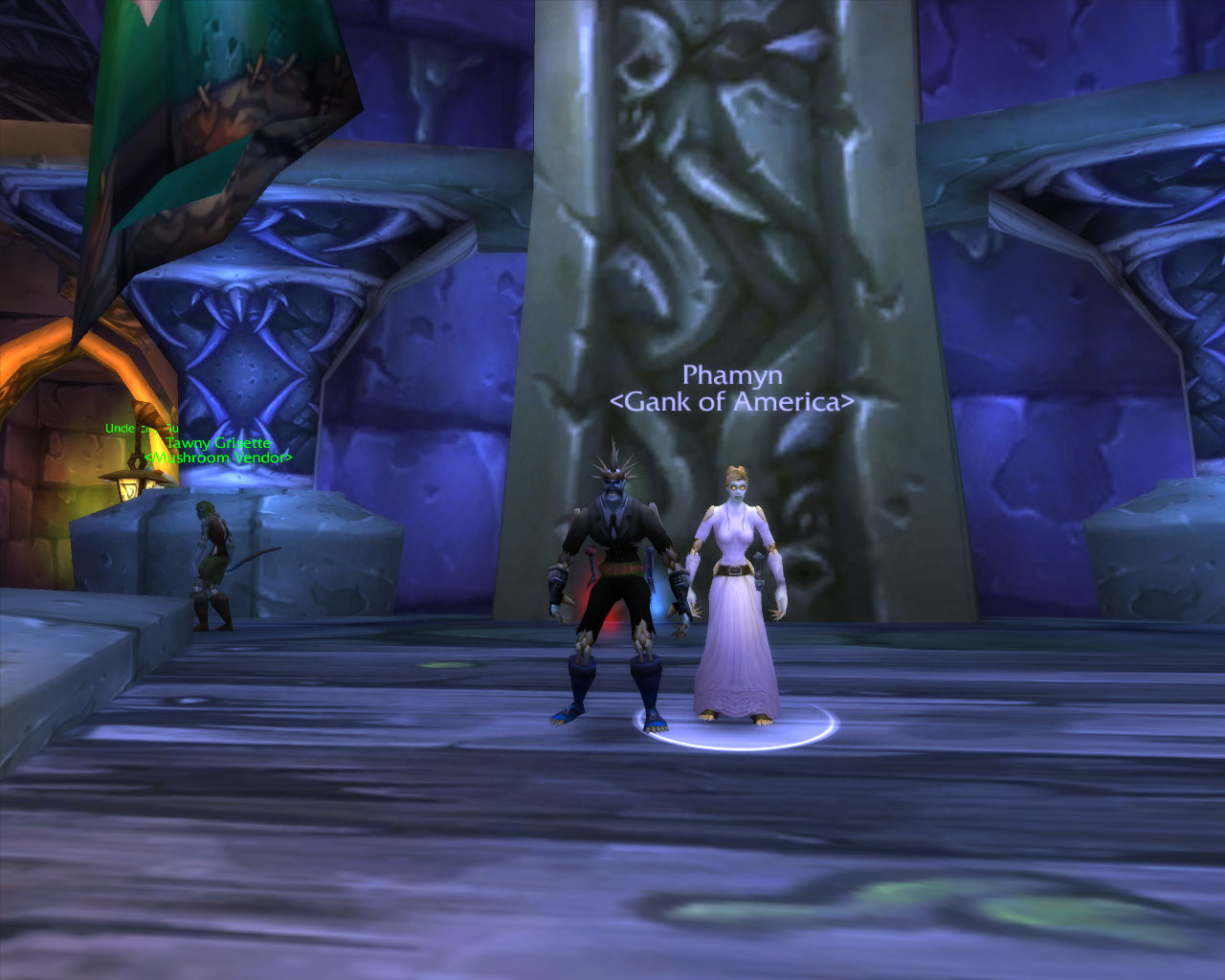Select Tawny Grisette's Mushroom Vendor nameplate
The width and height of the screenshot is (1225, 980).
click(x=218, y=450)
